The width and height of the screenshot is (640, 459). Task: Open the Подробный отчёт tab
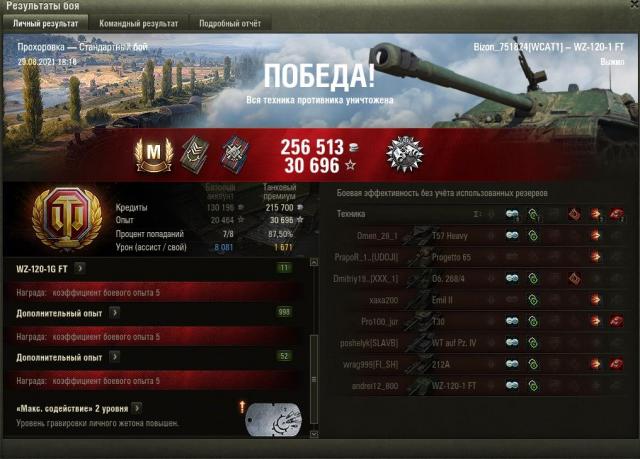[x=229, y=22]
